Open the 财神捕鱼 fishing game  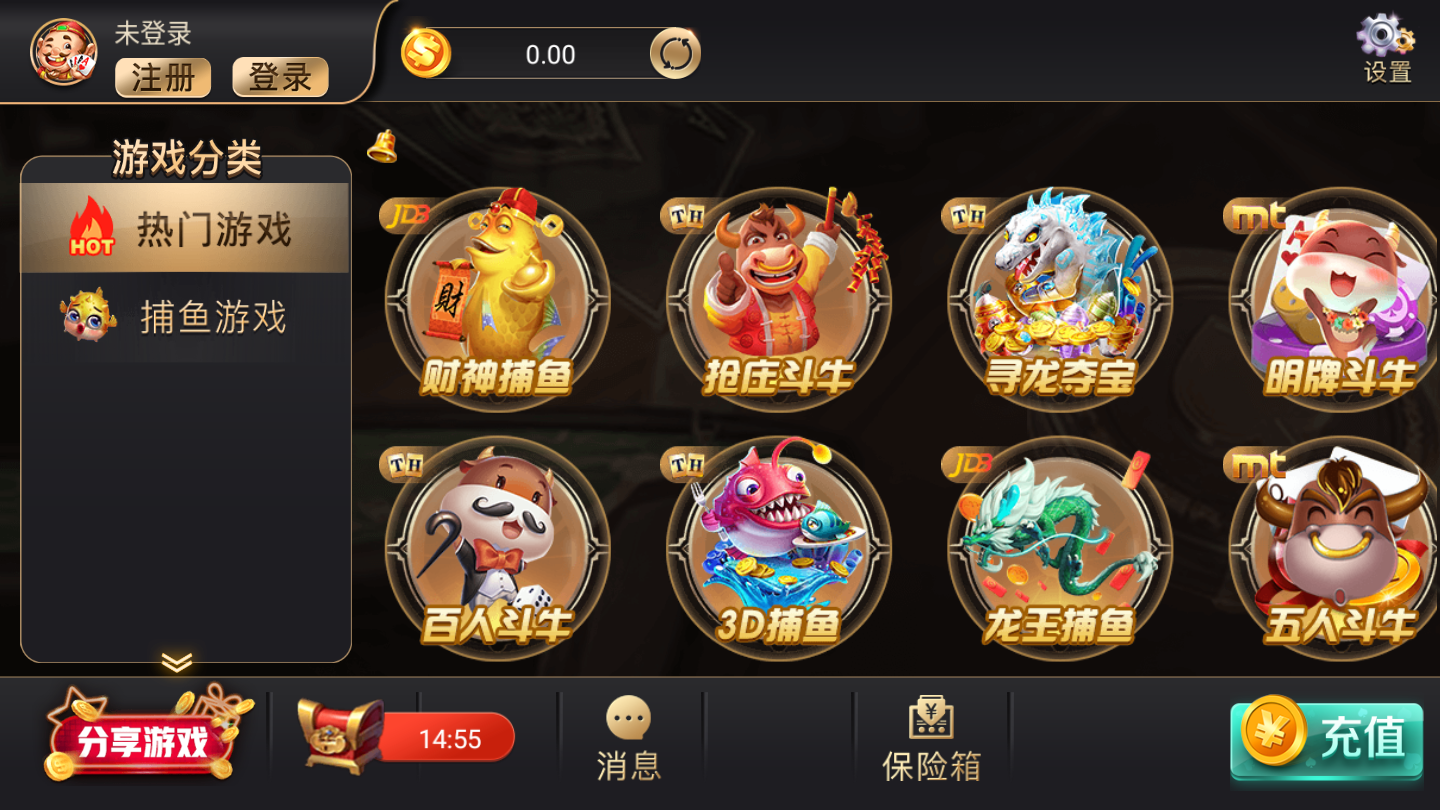pos(497,295)
